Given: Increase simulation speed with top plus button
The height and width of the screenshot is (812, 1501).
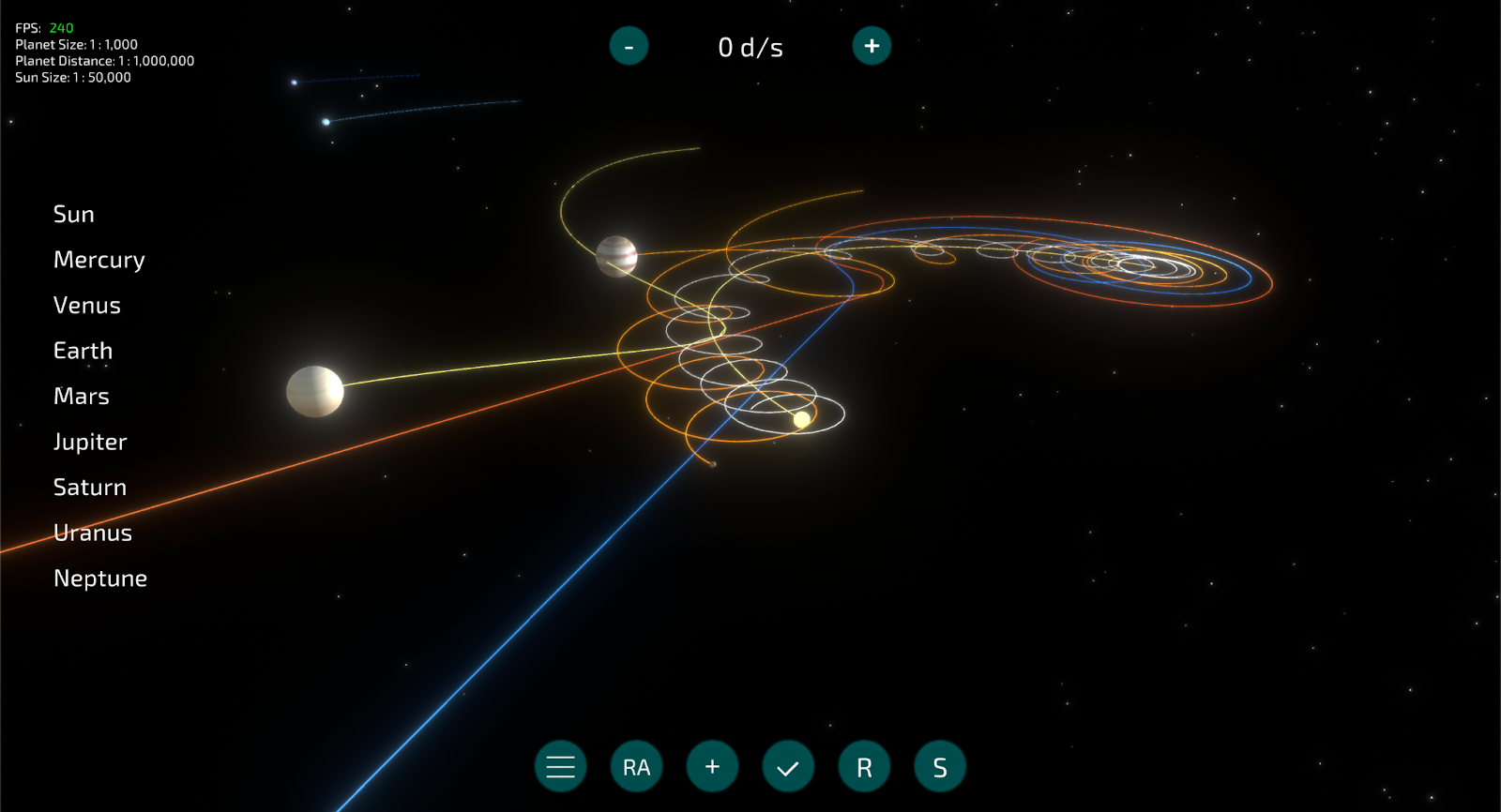Looking at the screenshot, I should click(872, 46).
